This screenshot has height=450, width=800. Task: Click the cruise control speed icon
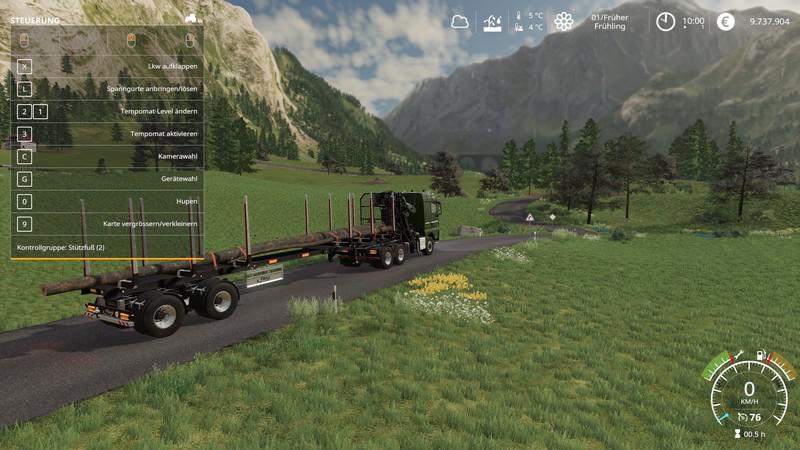tap(743, 417)
